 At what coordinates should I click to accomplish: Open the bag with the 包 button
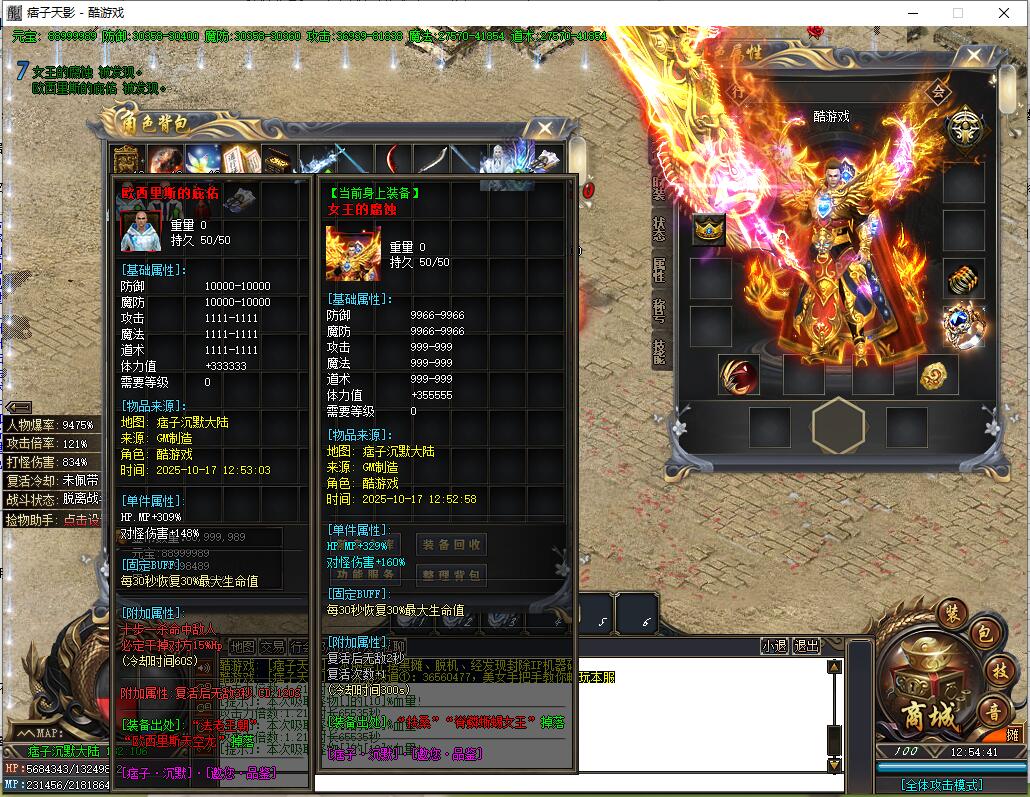[983, 632]
